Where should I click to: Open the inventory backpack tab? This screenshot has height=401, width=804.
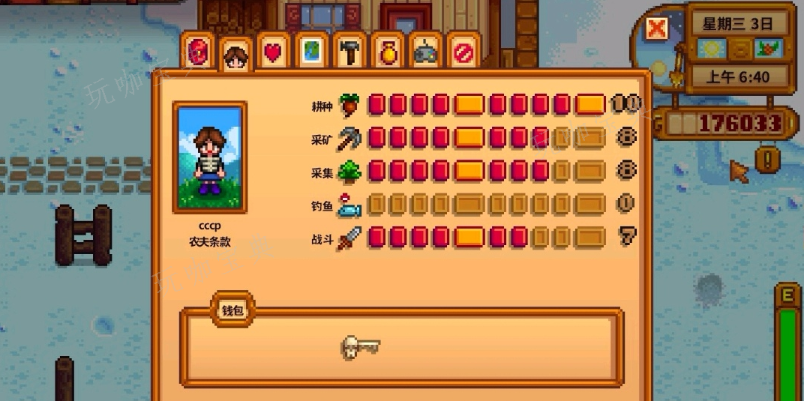click(198, 51)
